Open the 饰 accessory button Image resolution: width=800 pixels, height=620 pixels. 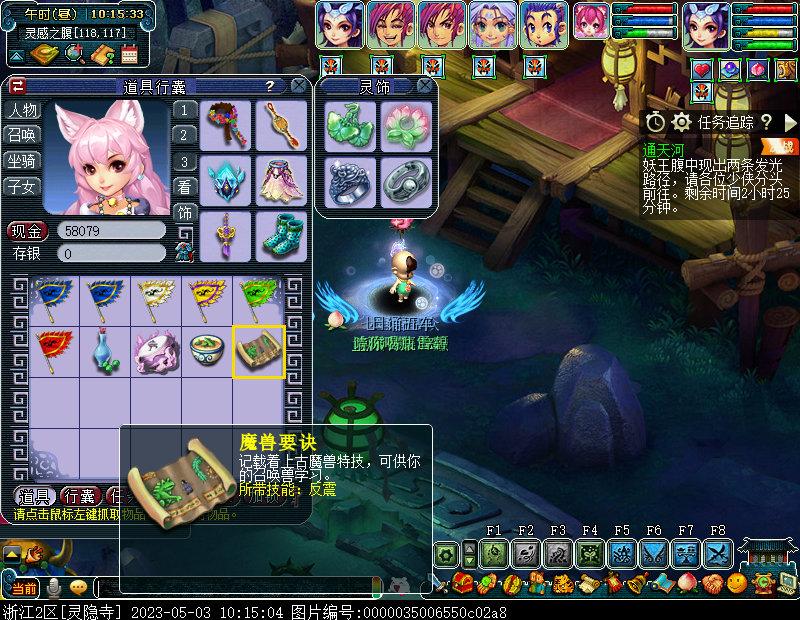tap(185, 212)
